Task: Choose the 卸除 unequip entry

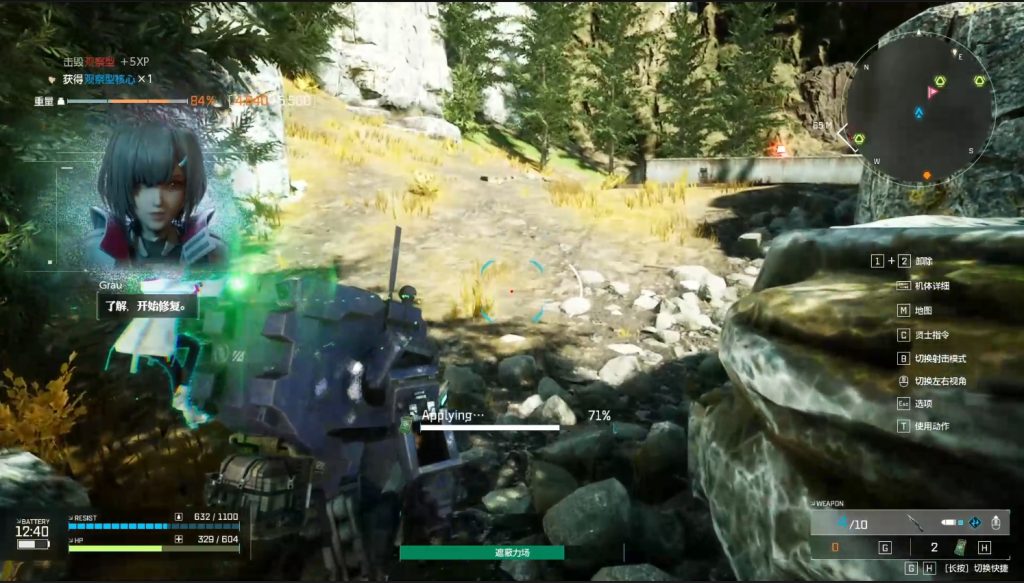Action: (922, 261)
